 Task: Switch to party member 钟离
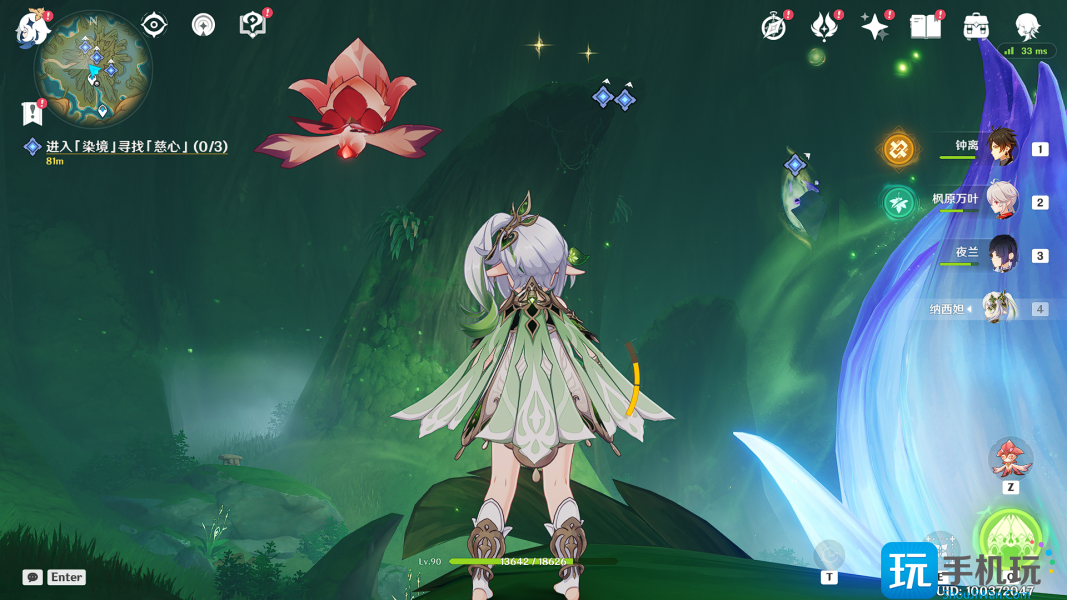(1001, 148)
